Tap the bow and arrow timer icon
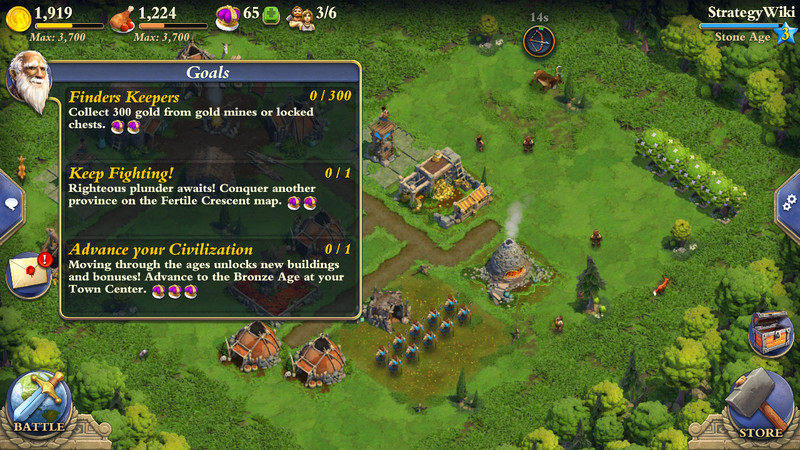800x450 pixels. coord(539,42)
